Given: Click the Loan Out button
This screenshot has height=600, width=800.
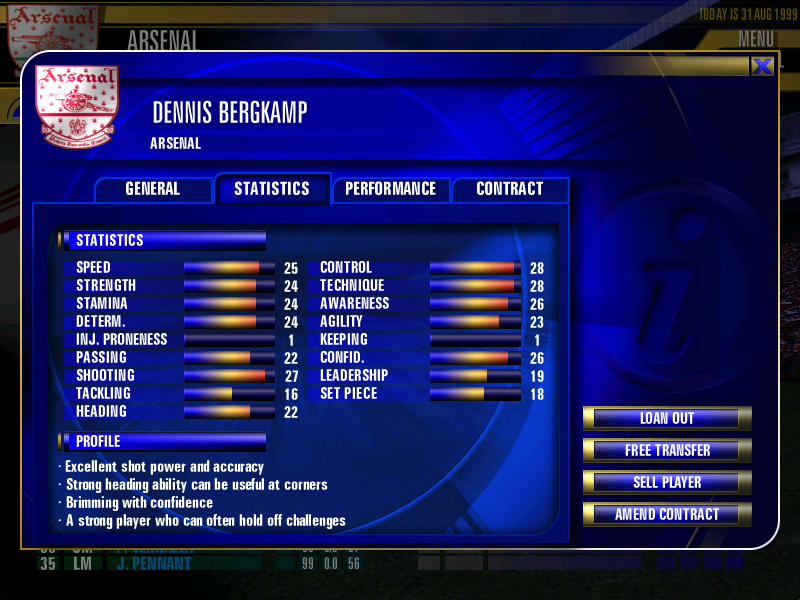Looking at the screenshot, I should point(667,418).
